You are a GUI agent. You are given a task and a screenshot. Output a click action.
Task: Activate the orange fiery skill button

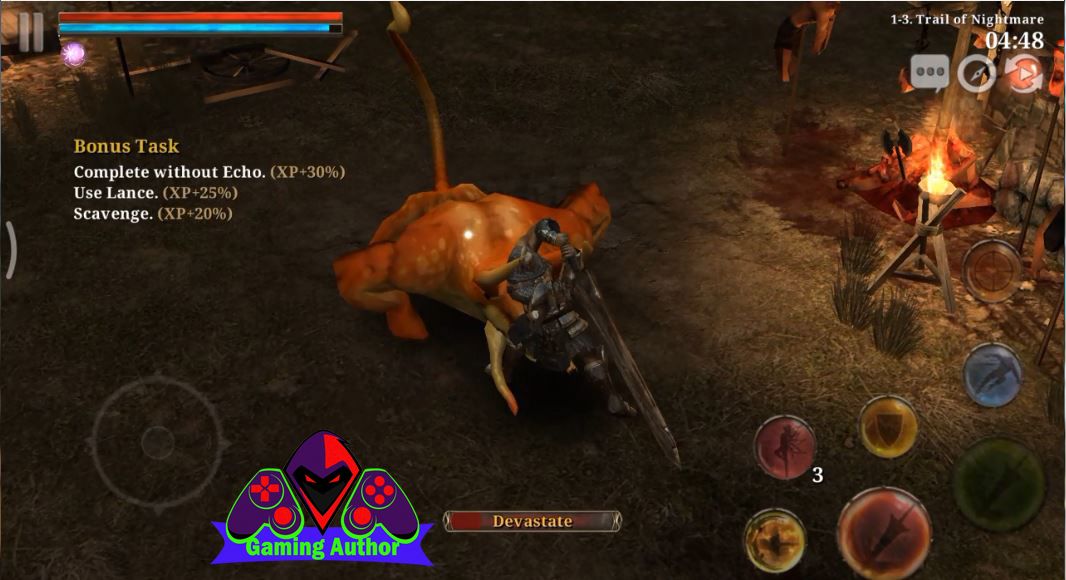point(774,540)
